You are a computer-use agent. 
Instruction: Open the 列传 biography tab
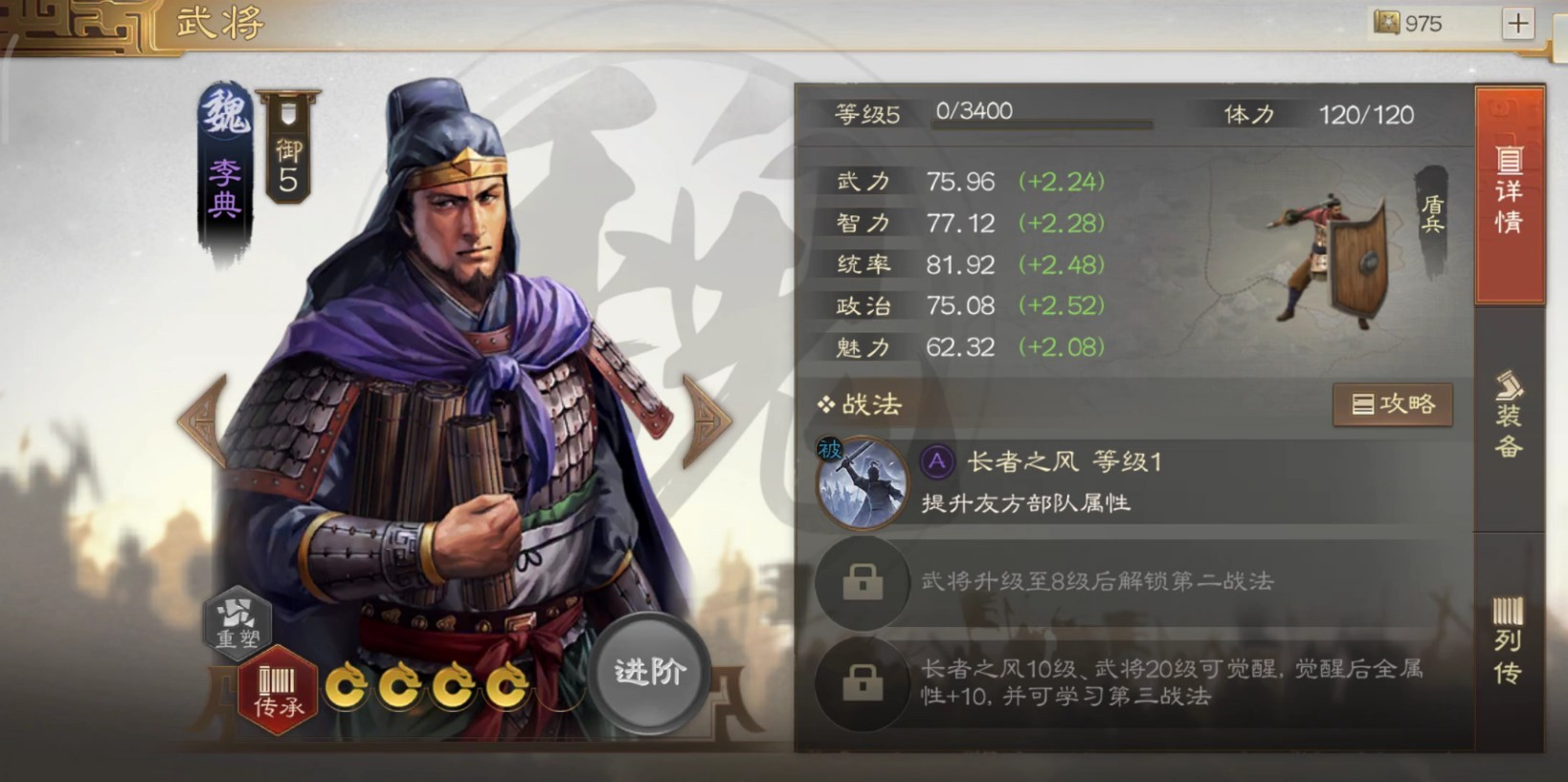[1508, 641]
